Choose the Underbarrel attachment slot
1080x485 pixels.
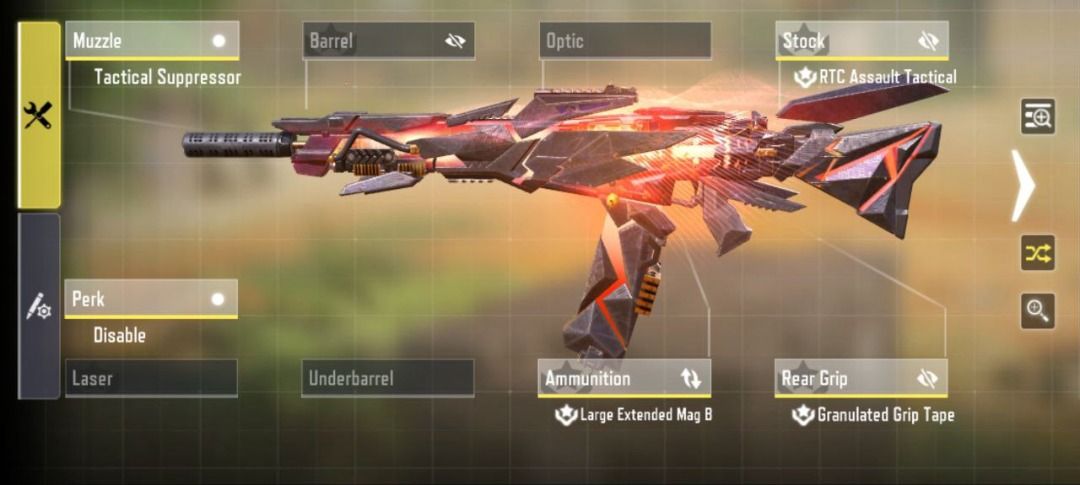(387, 379)
